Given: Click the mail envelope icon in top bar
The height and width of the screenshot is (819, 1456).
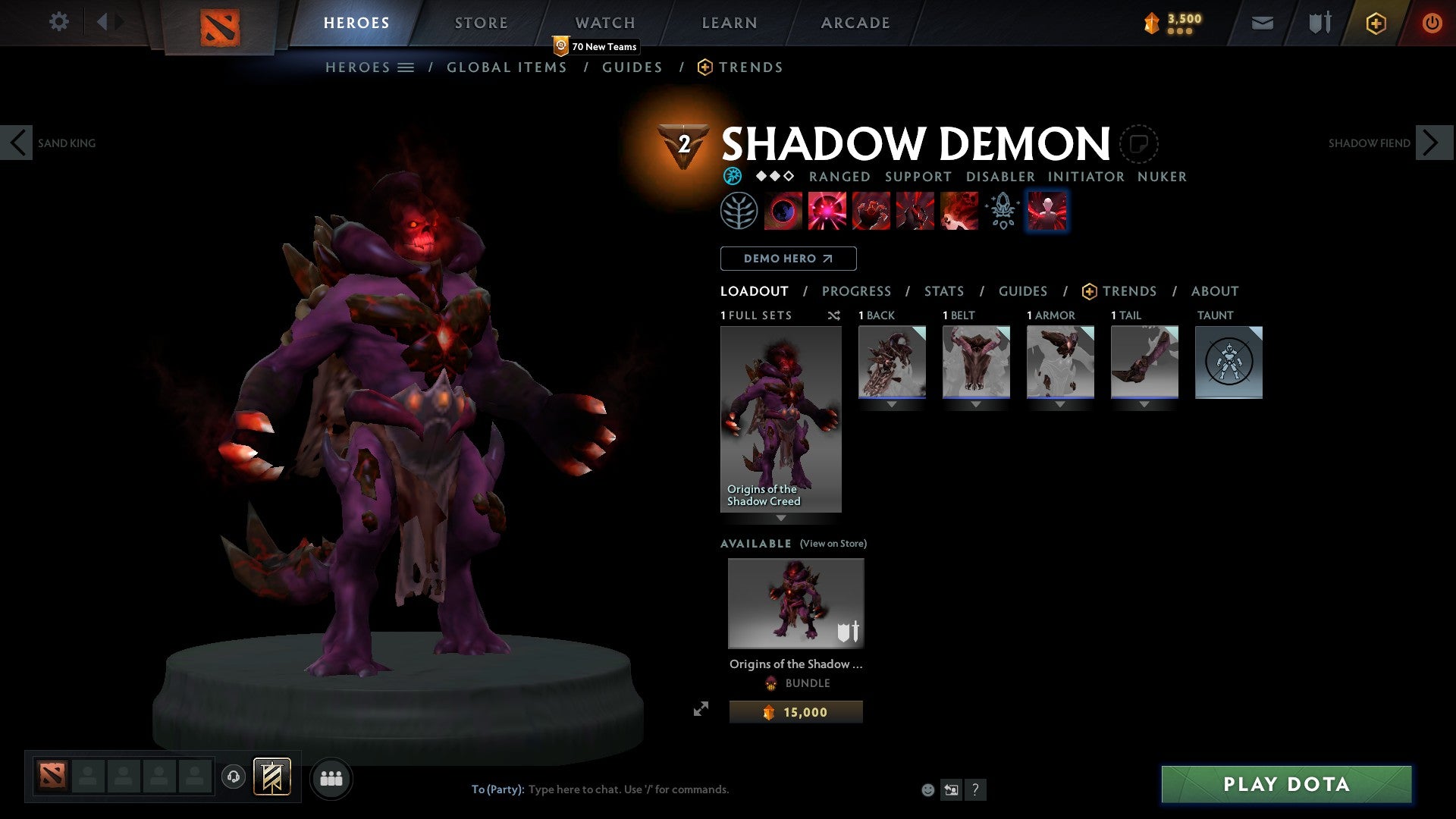Looking at the screenshot, I should (1262, 23).
